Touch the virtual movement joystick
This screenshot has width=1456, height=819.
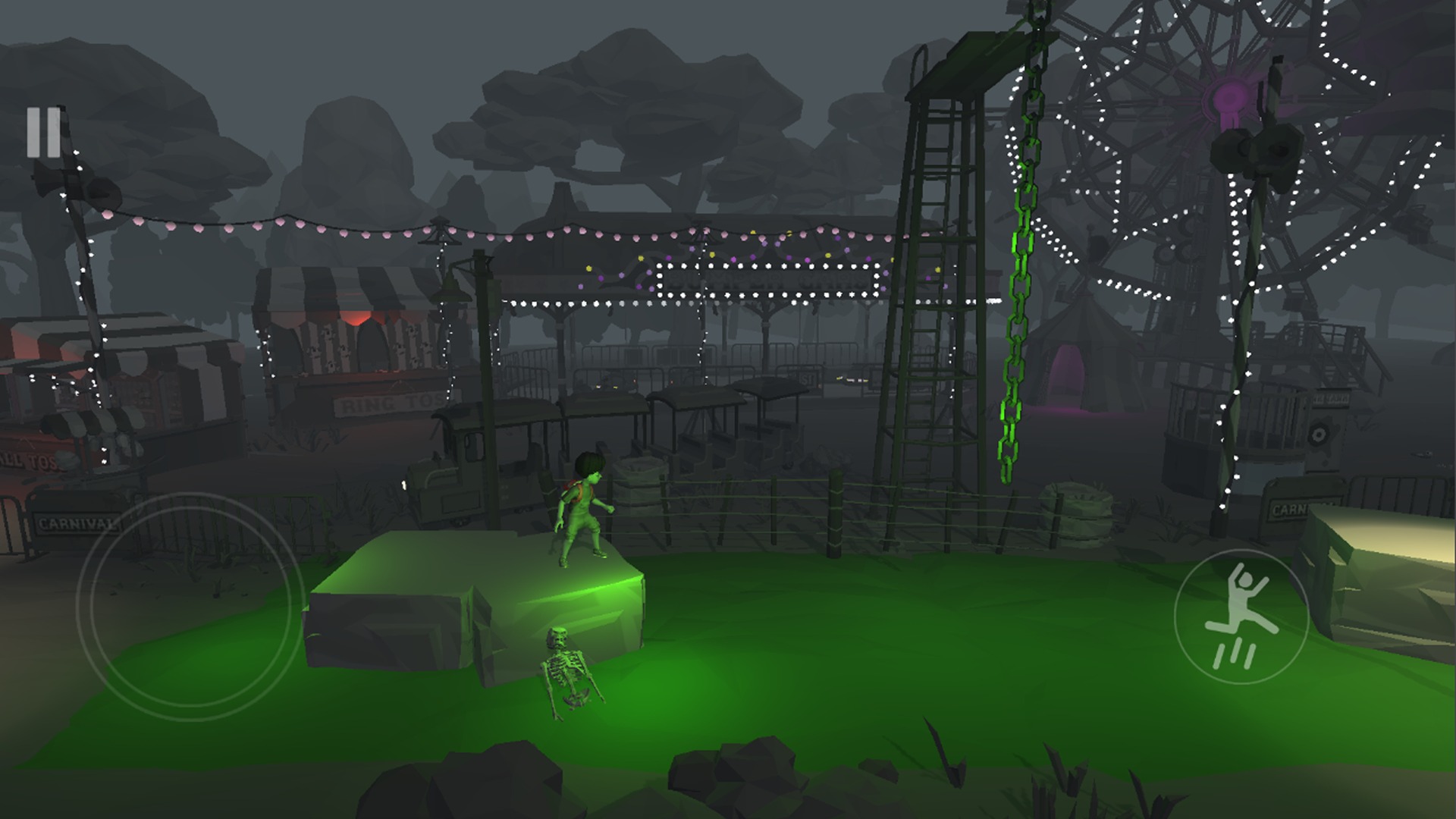[190, 606]
